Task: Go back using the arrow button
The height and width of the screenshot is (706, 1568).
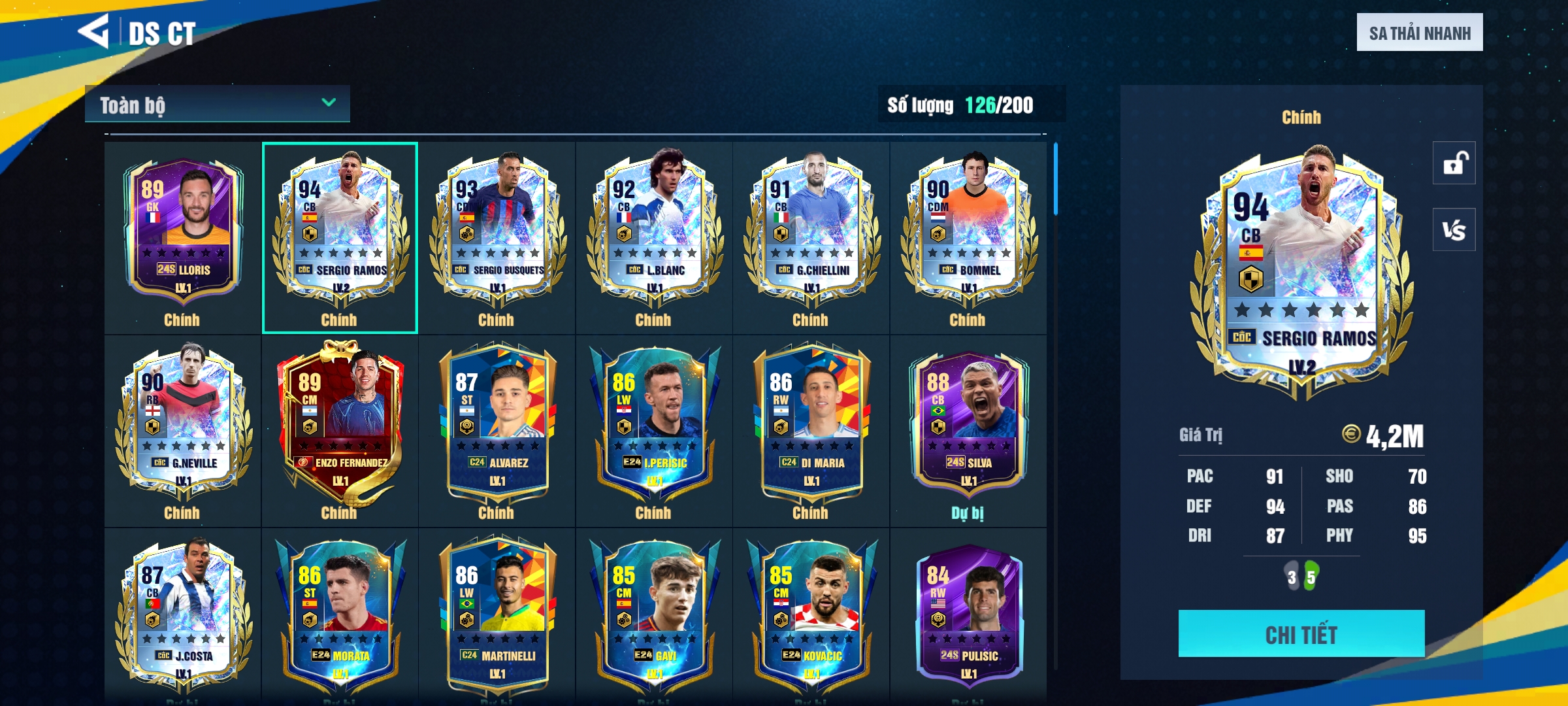Action: (93, 31)
